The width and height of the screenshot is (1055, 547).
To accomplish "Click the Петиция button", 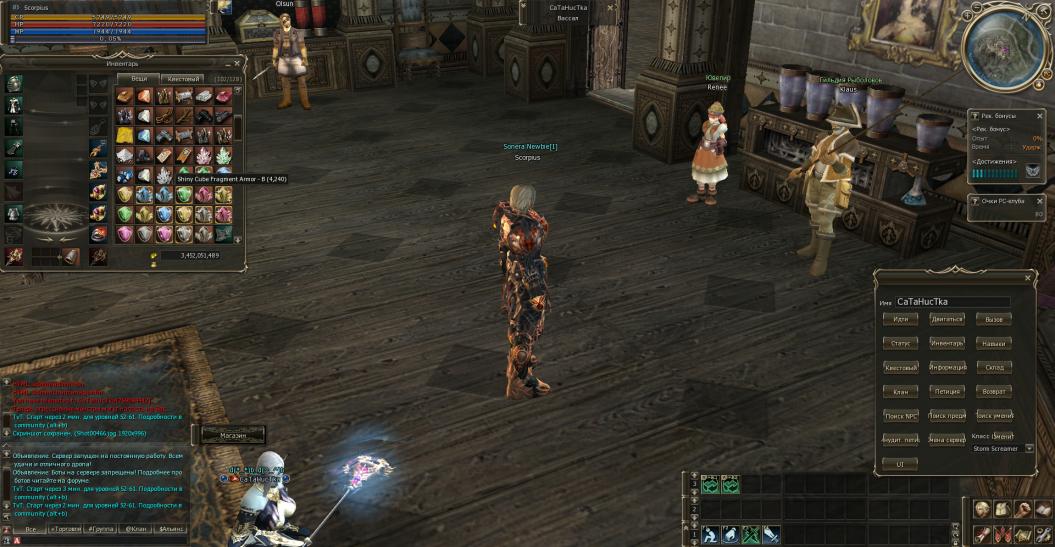I will click(947, 391).
